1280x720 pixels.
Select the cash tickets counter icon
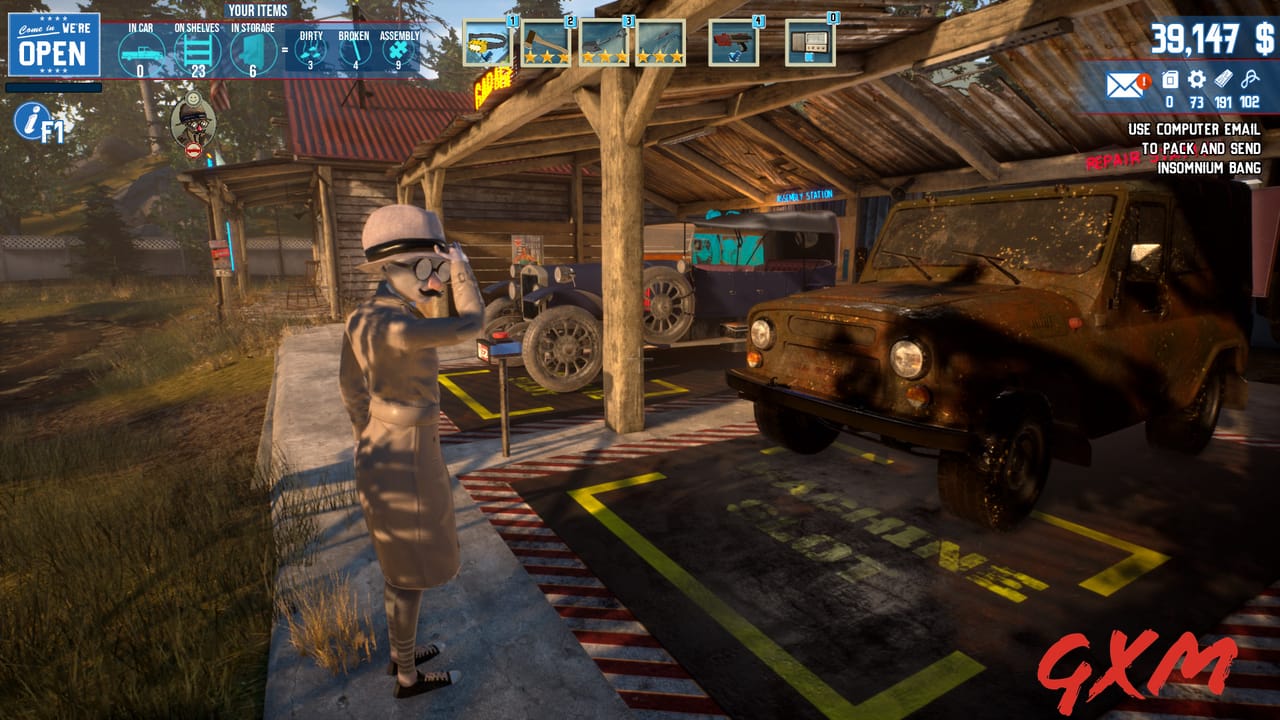click(1224, 78)
